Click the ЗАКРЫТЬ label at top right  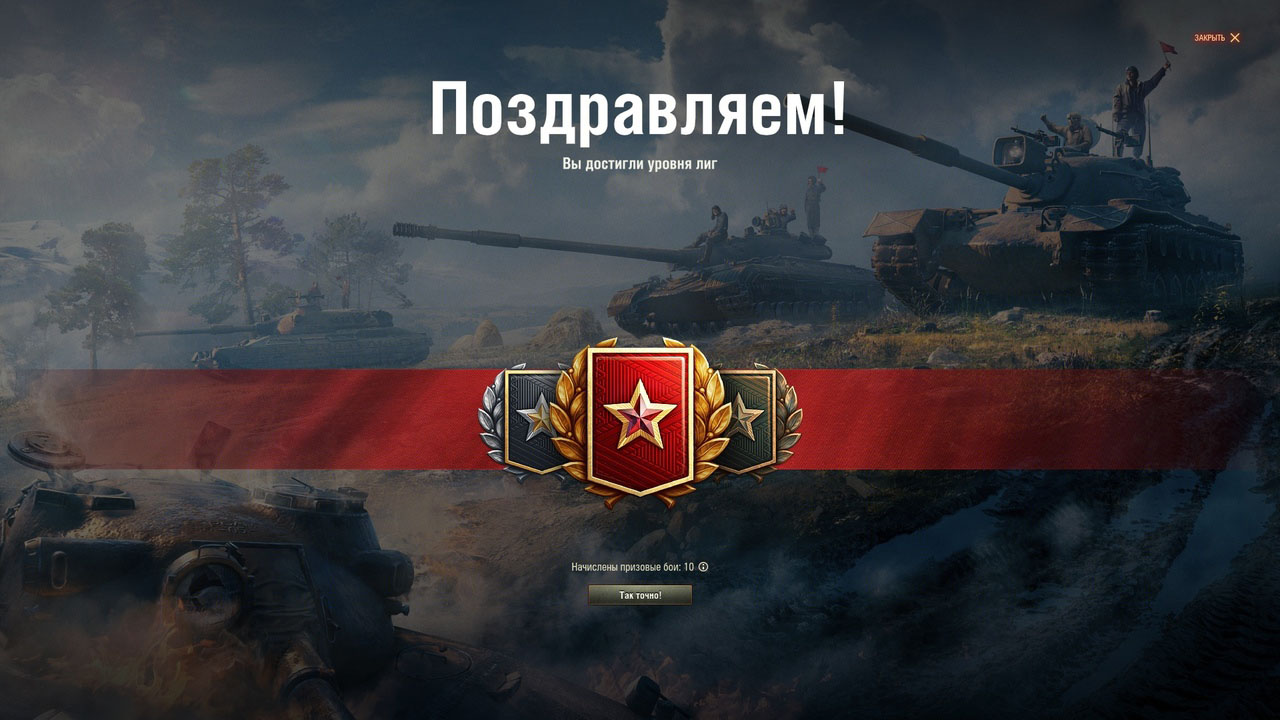pos(1208,38)
